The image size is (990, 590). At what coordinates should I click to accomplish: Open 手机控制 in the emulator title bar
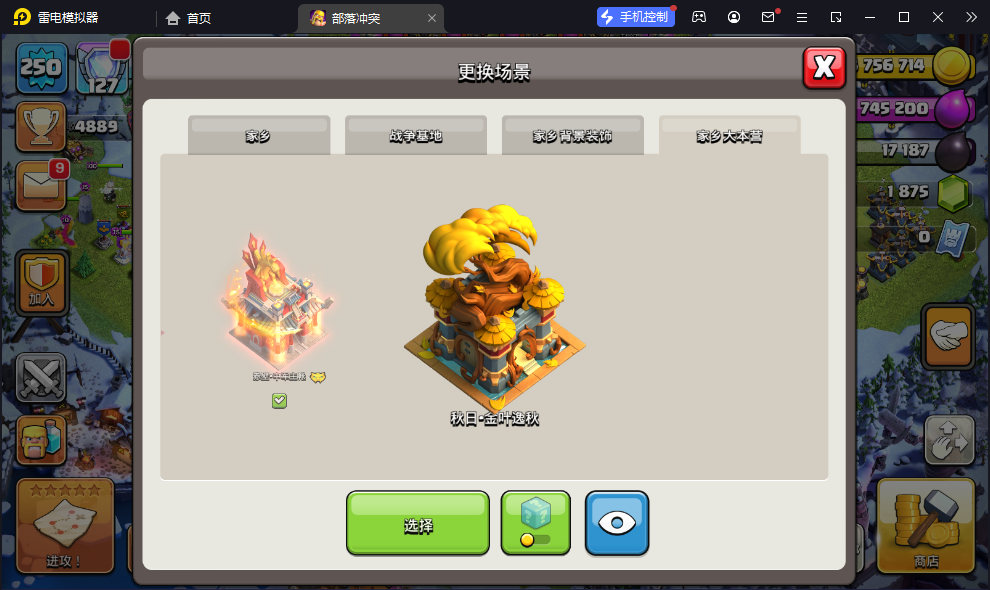pos(635,17)
